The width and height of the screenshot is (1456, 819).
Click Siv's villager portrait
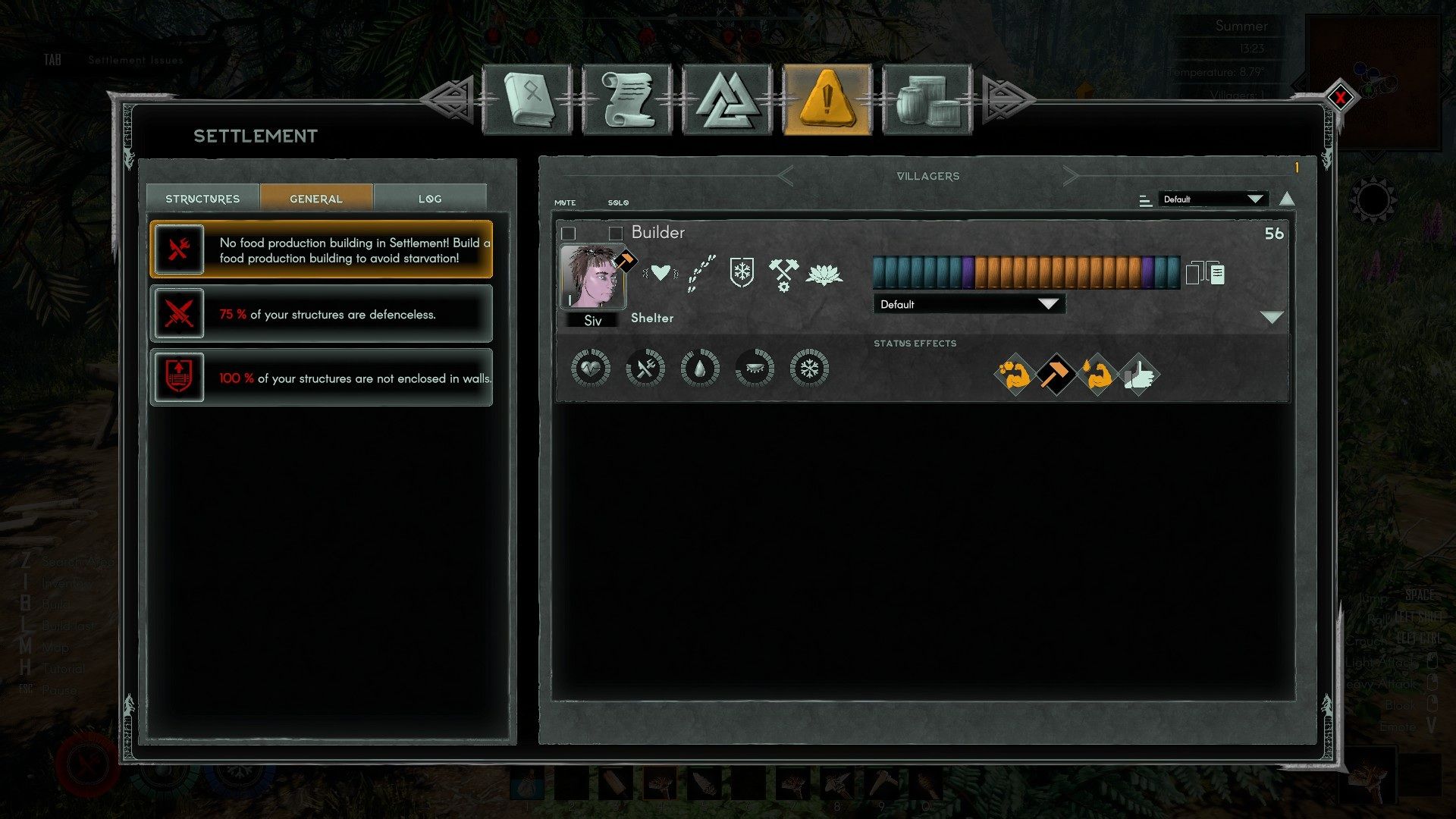click(x=592, y=277)
